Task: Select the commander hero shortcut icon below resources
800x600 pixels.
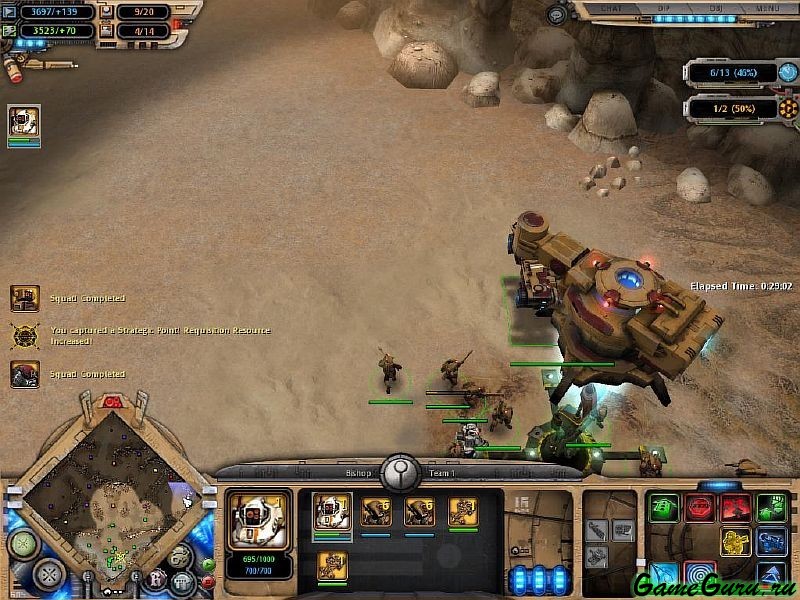Action: (x=24, y=122)
